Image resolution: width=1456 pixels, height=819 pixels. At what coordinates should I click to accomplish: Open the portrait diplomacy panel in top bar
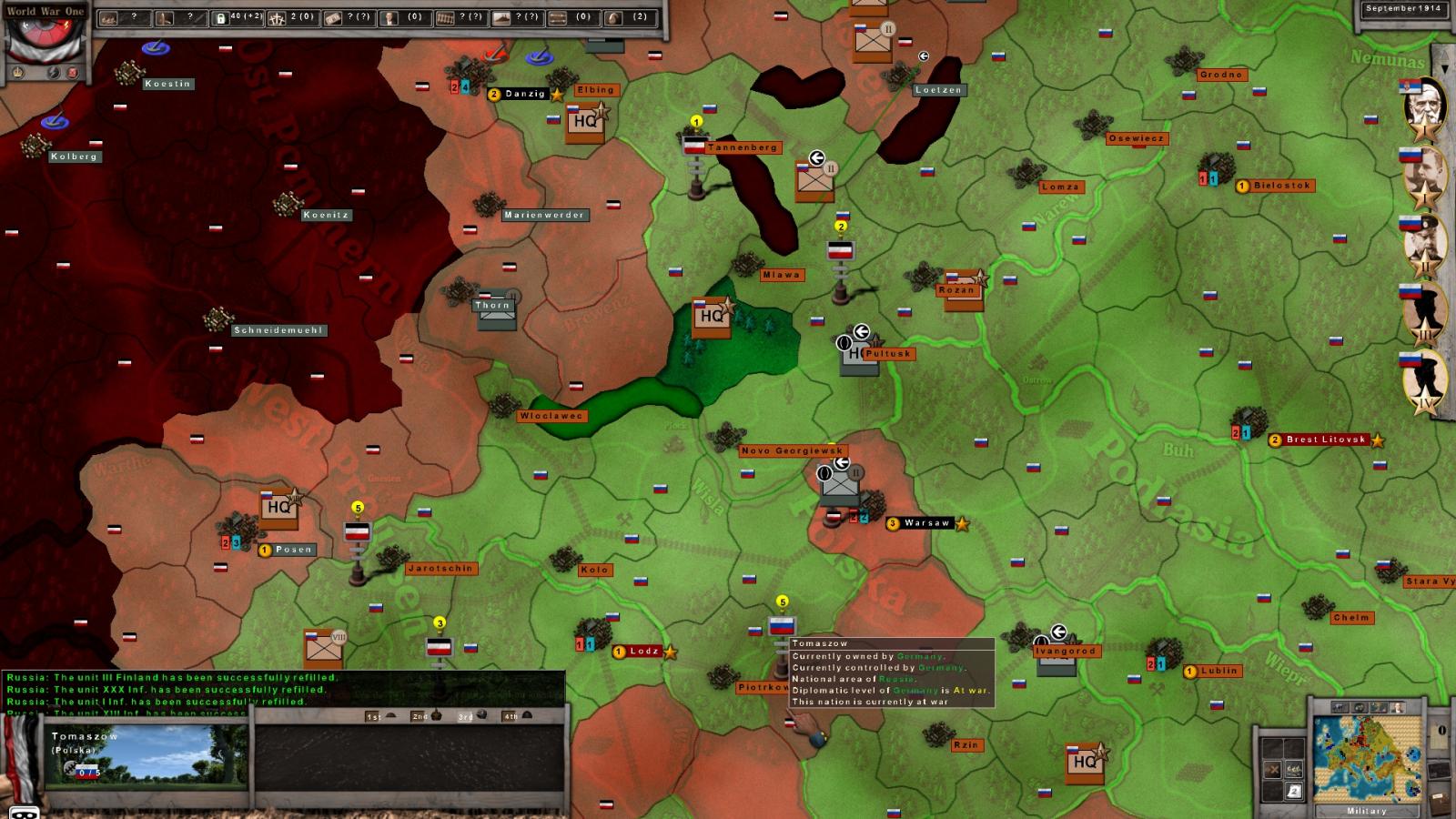pos(389,17)
